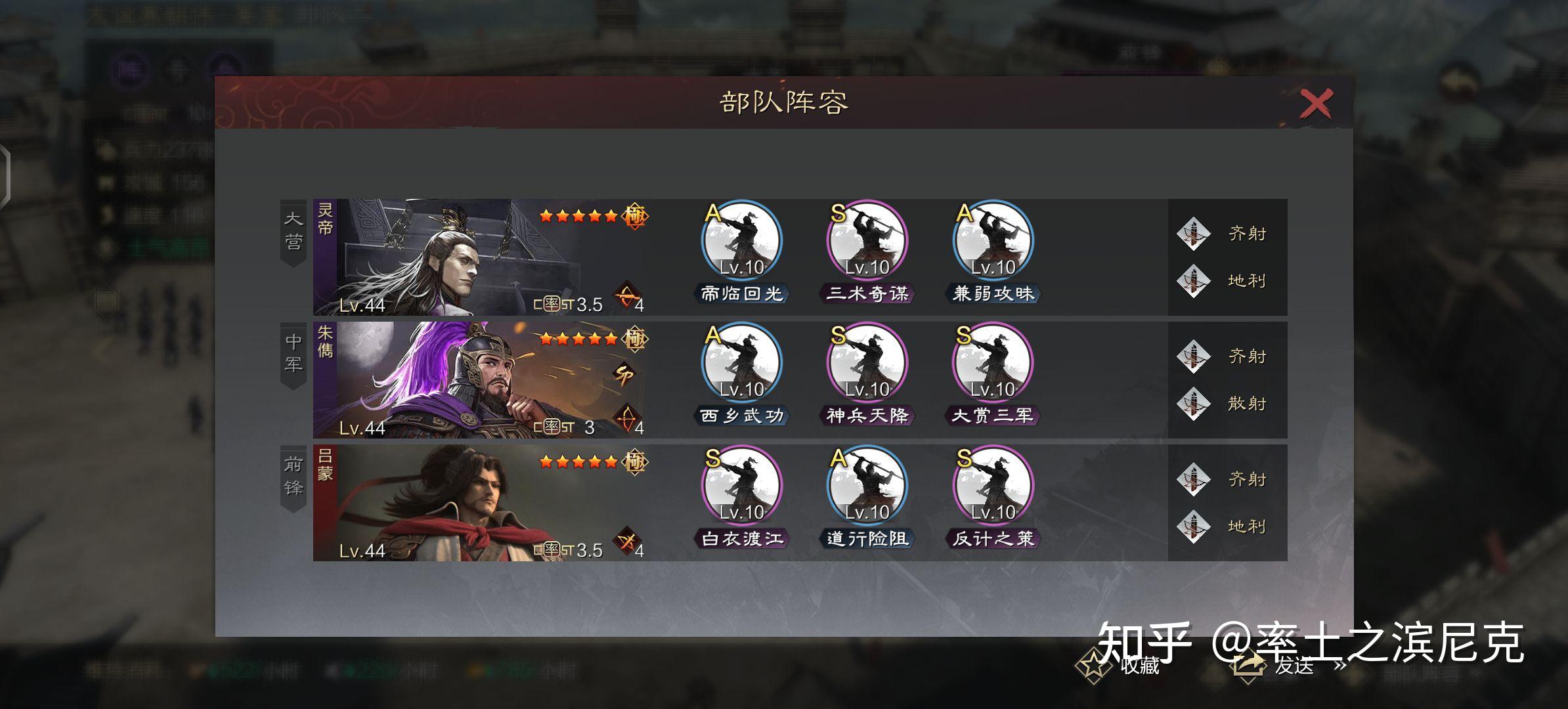1568x709 pixels.
Task: Inspect the 道行险阻 skill
Action: [x=867, y=486]
